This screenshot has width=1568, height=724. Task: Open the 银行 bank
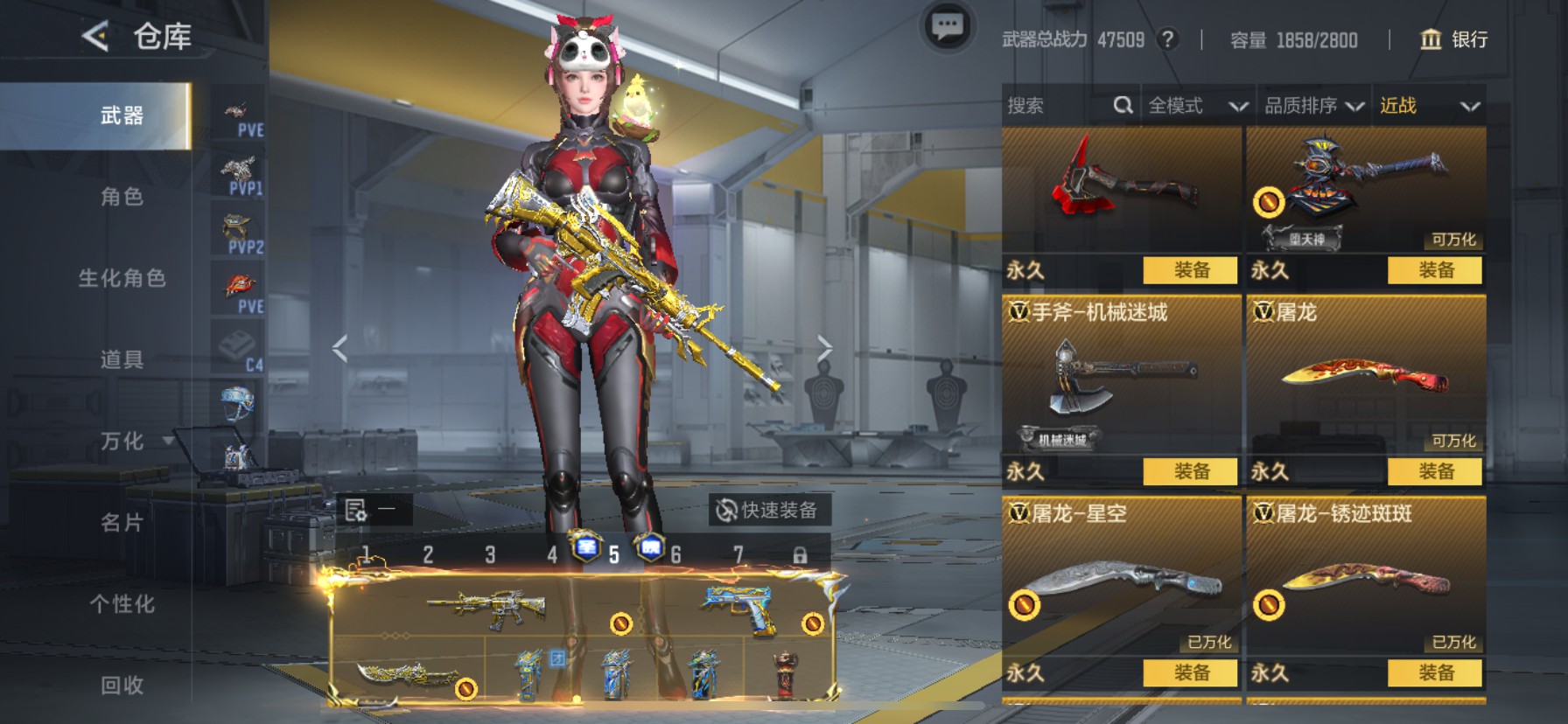1453,39
